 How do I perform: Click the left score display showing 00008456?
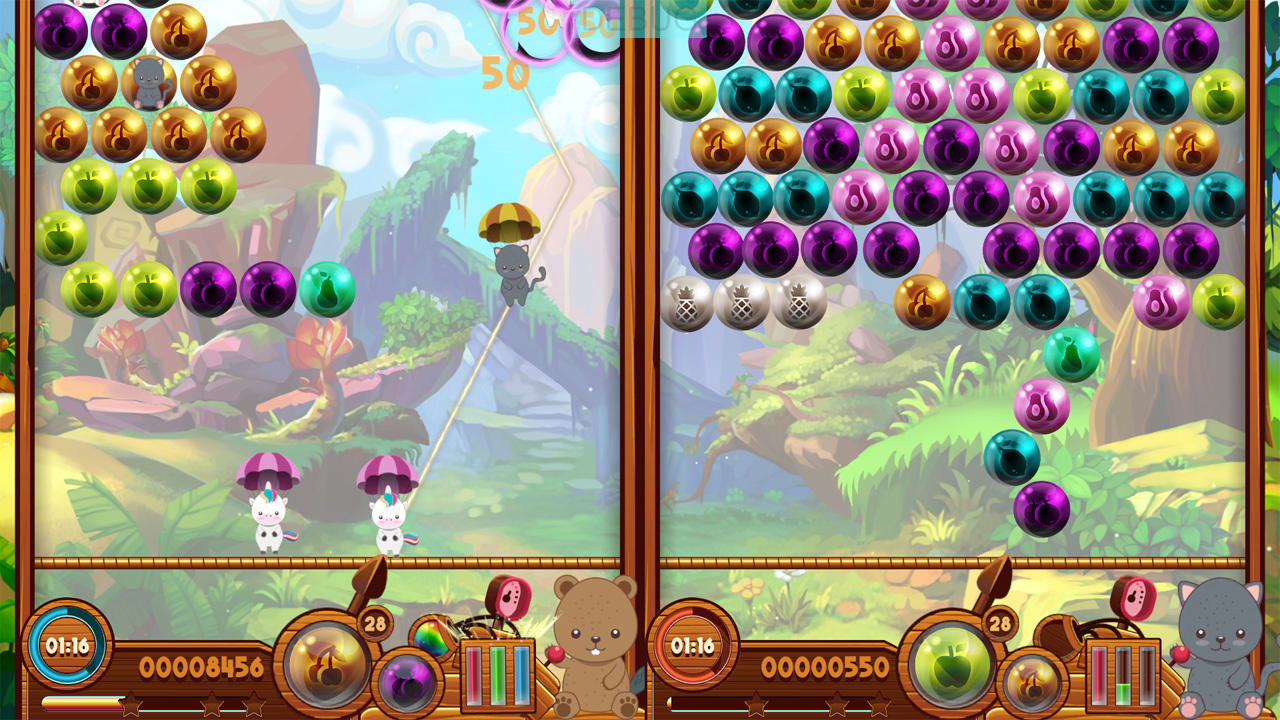[200, 665]
